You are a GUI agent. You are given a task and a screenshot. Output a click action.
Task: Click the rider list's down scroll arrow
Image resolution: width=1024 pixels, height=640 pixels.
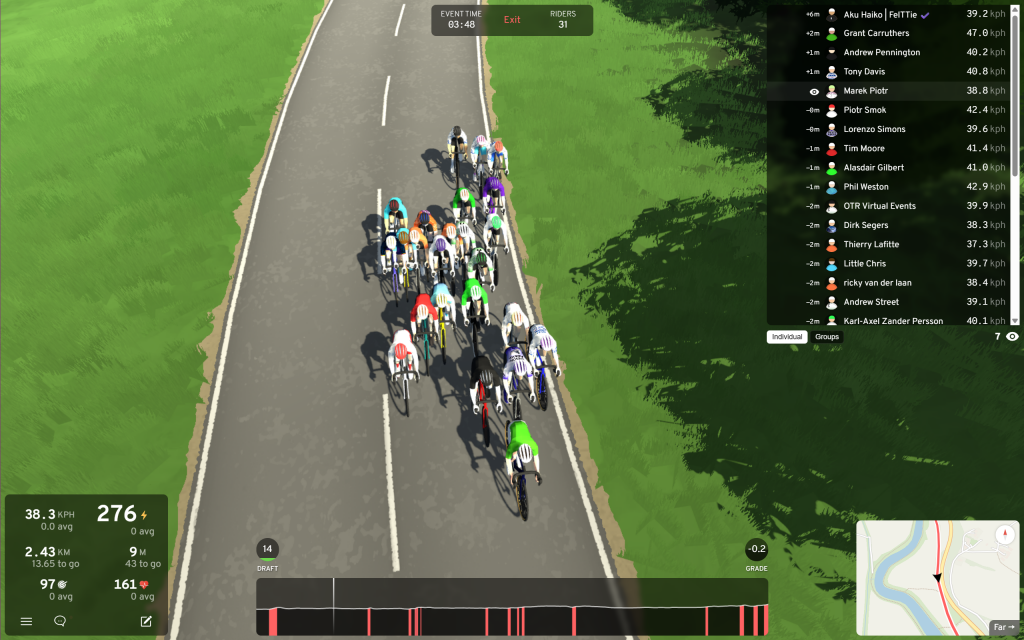[x=1015, y=320]
